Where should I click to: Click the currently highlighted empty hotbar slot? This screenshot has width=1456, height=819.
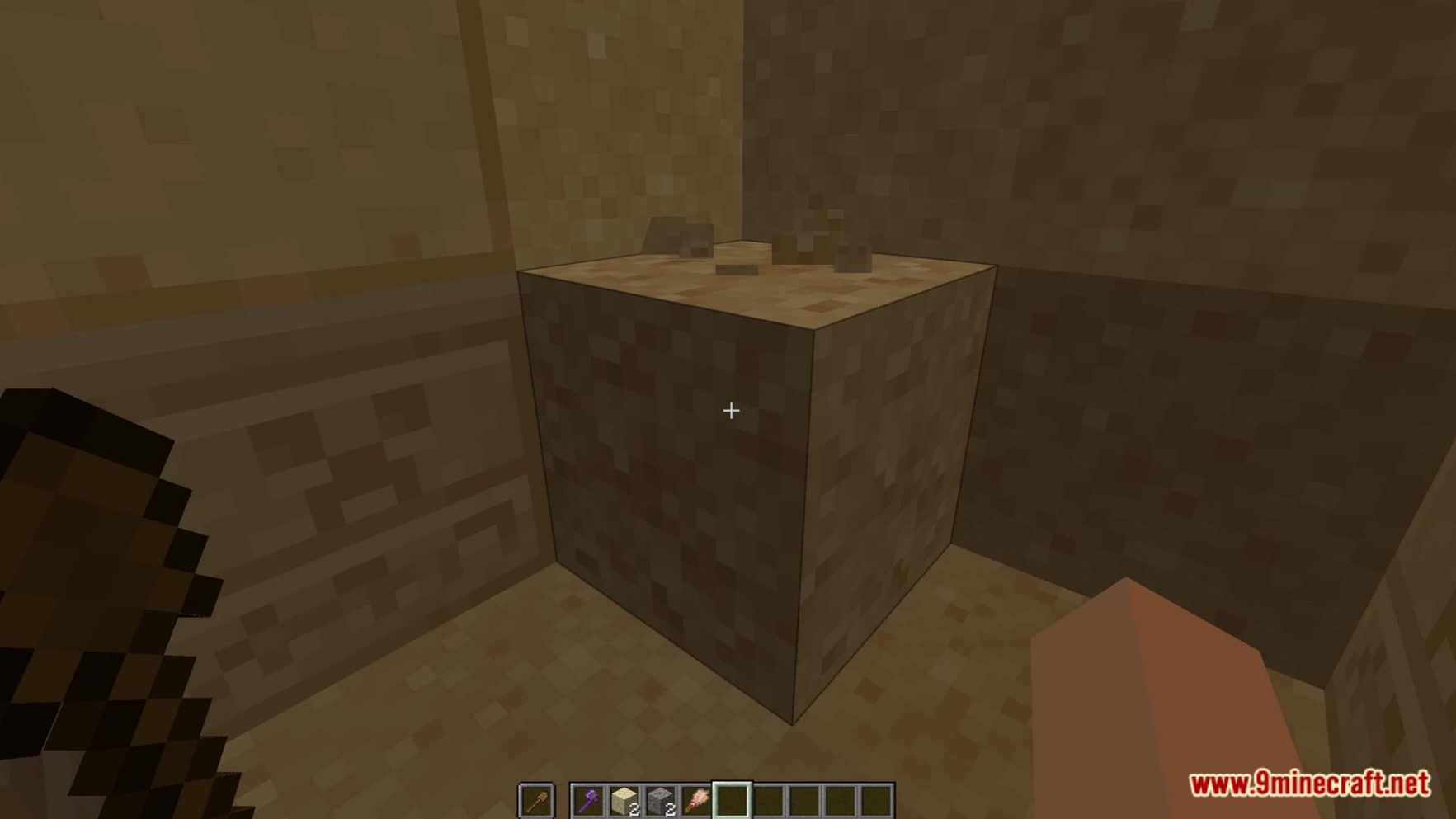coord(733,798)
